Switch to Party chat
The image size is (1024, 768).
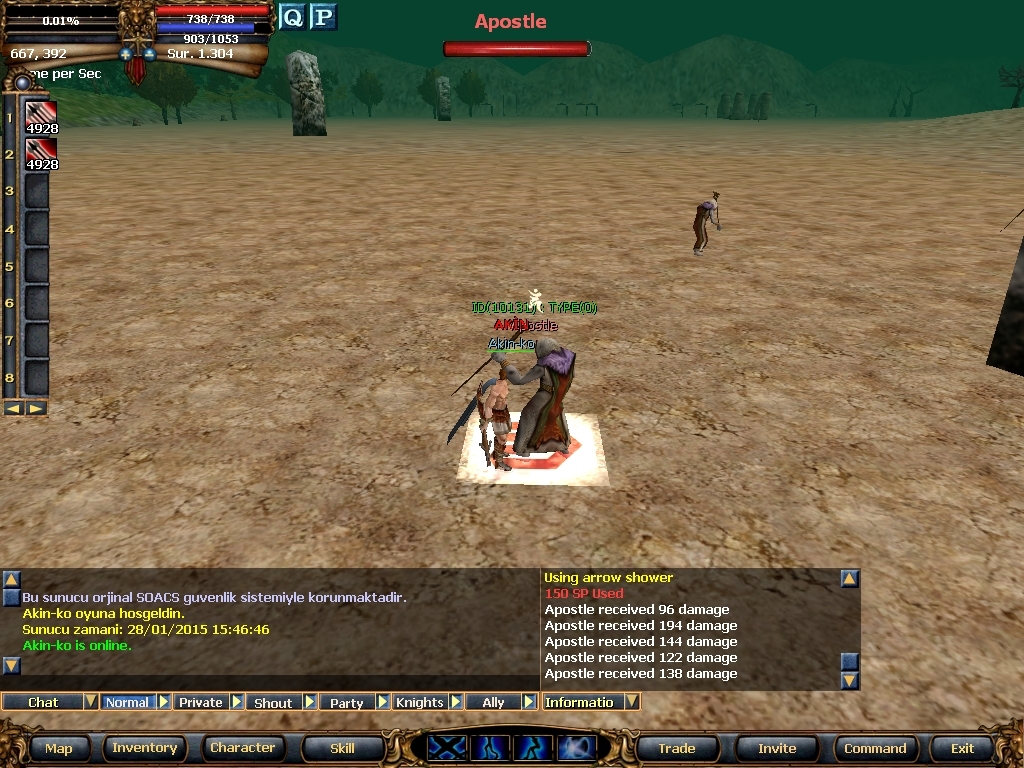point(346,702)
